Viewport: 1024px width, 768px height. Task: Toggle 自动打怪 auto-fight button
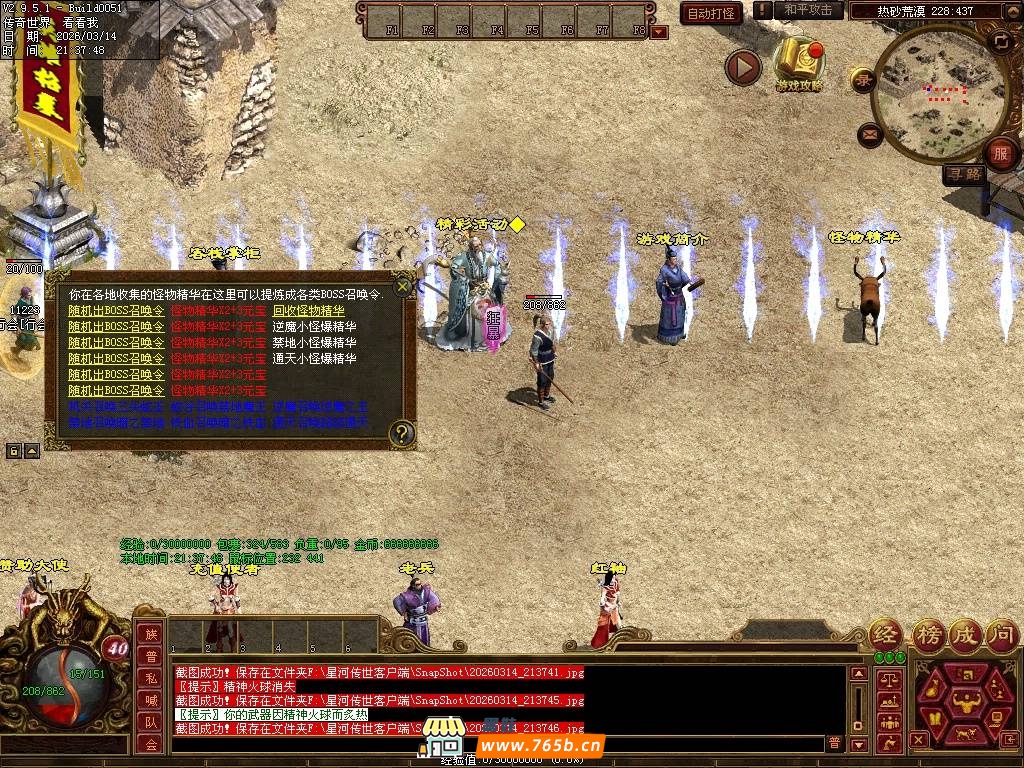(711, 13)
